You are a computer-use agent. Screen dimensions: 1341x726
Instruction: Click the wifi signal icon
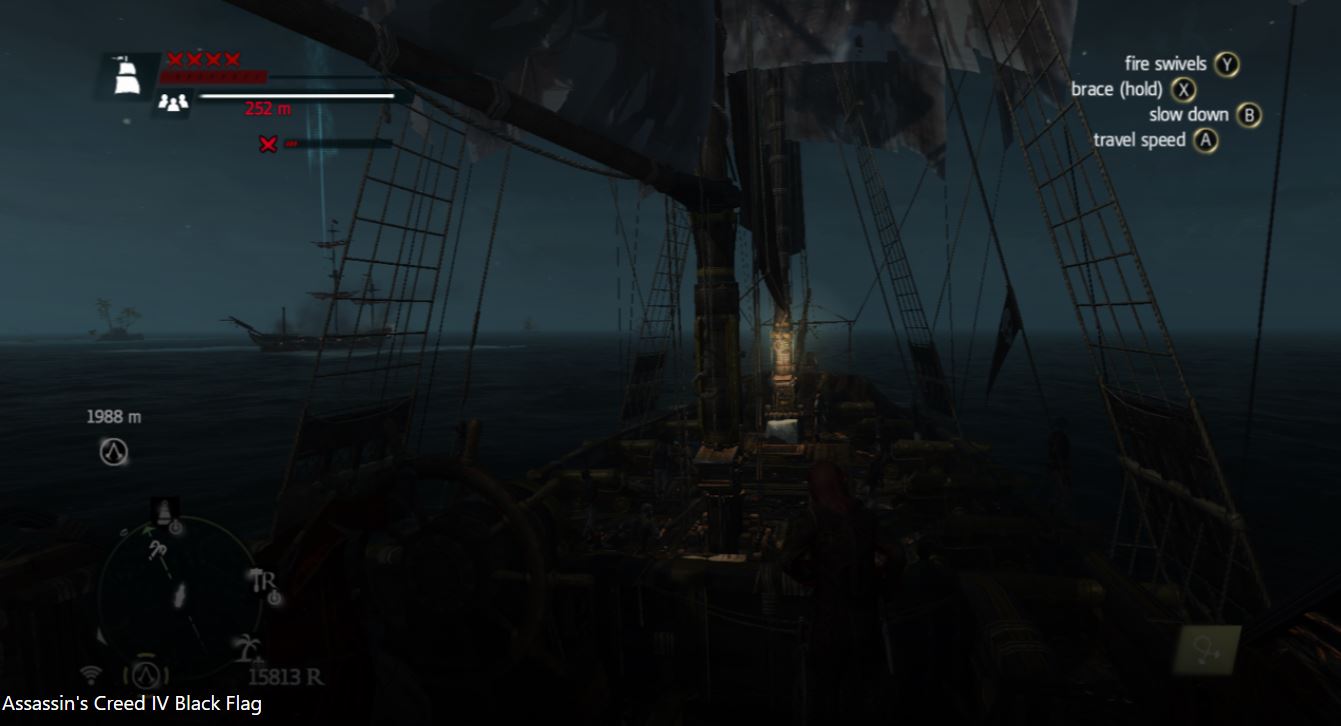click(x=93, y=673)
